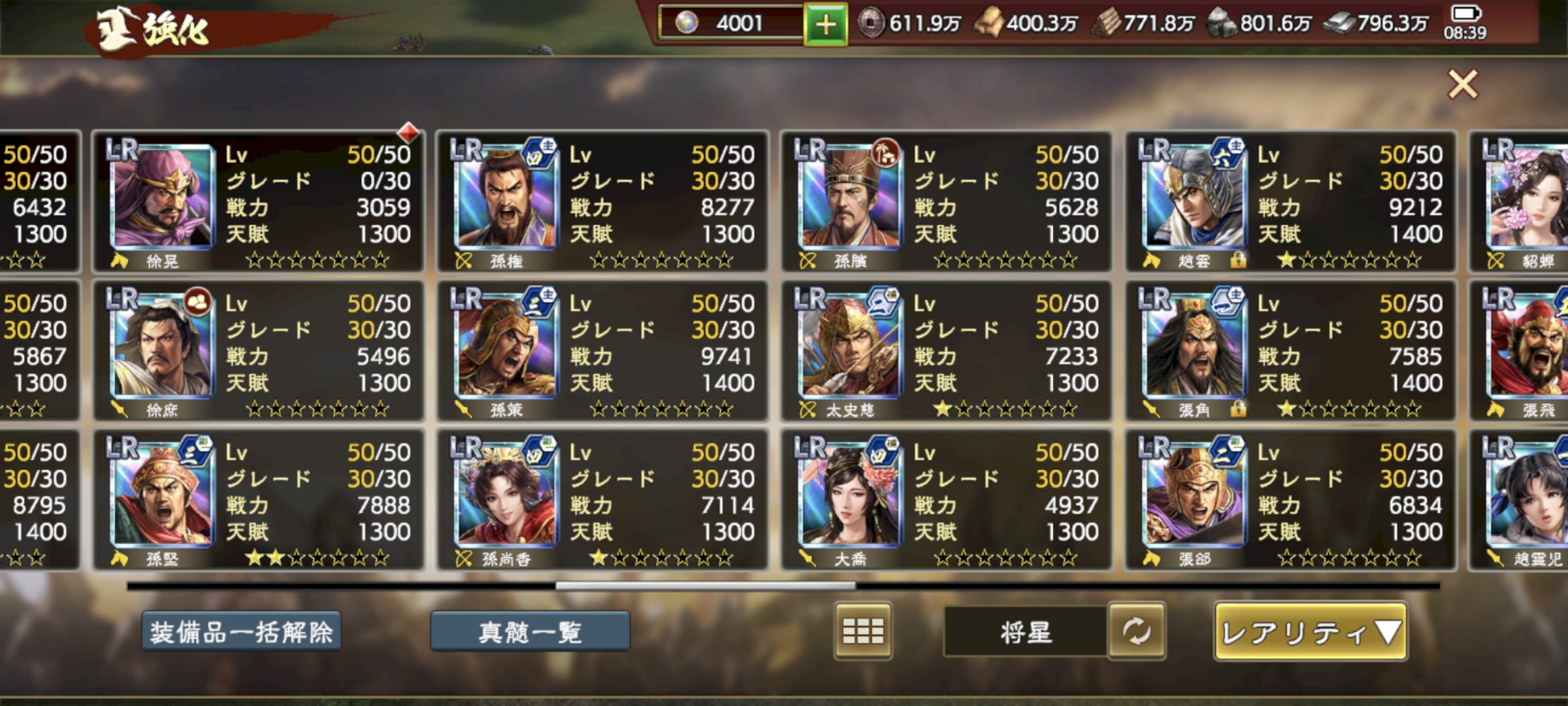
Task: Select the 大喬 general card
Action: [x=946, y=499]
